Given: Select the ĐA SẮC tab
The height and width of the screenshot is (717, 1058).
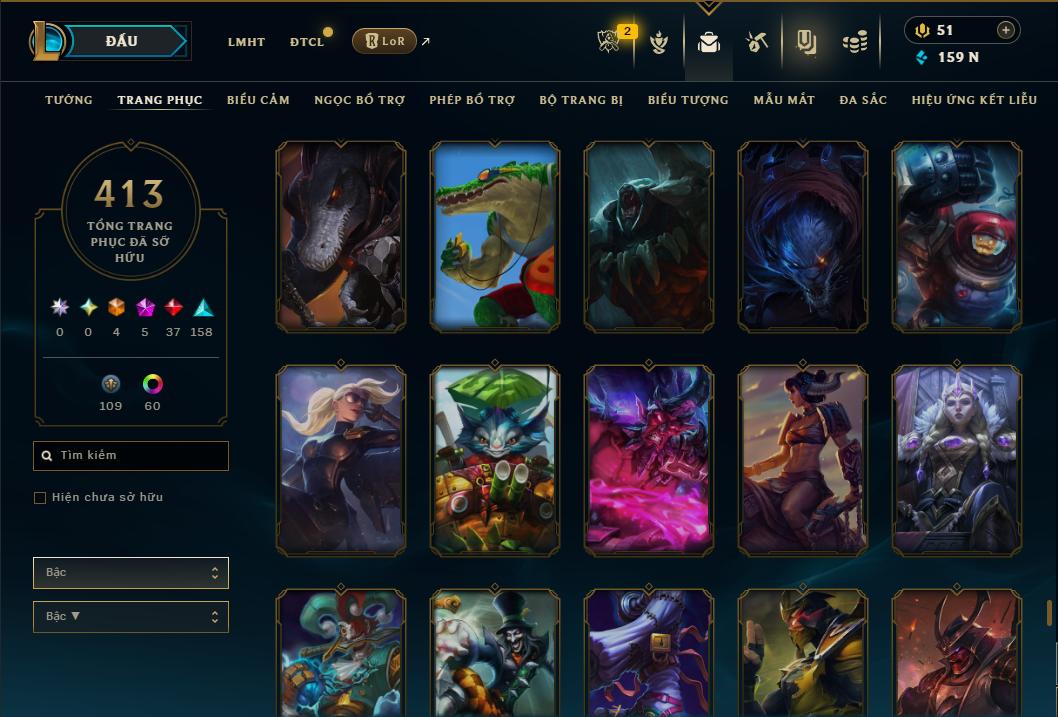Looking at the screenshot, I should tap(863, 100).
